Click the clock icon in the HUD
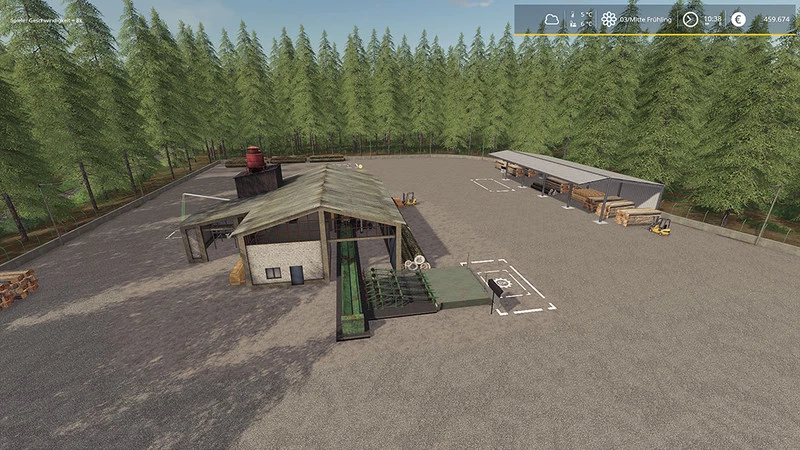Viewport: 800px width, 450px height. [691, 19]
